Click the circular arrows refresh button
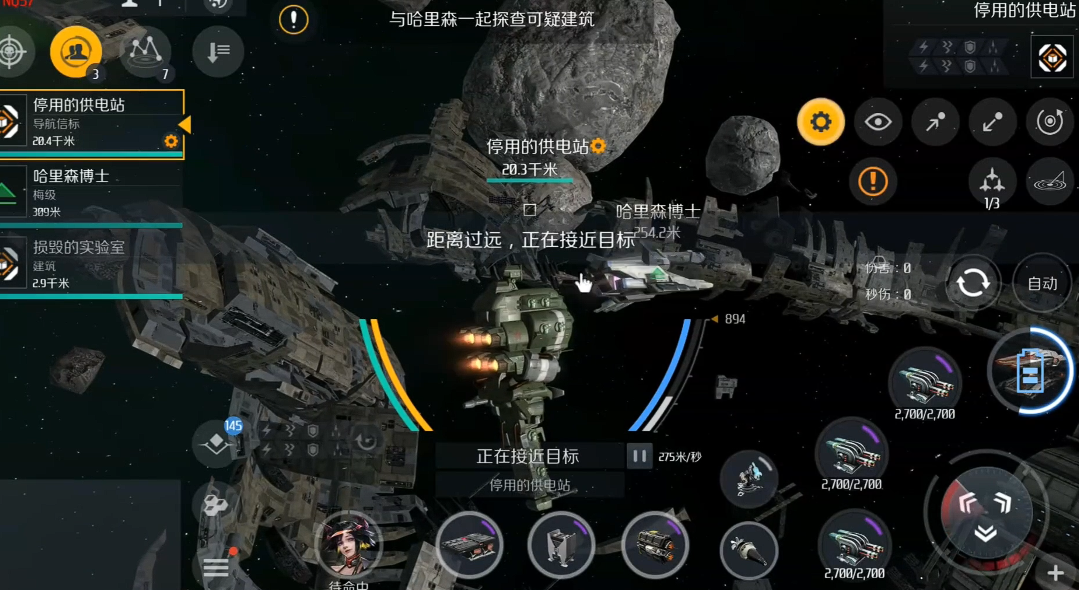This screenshot has width=1079, height=590. click(972, 284)
